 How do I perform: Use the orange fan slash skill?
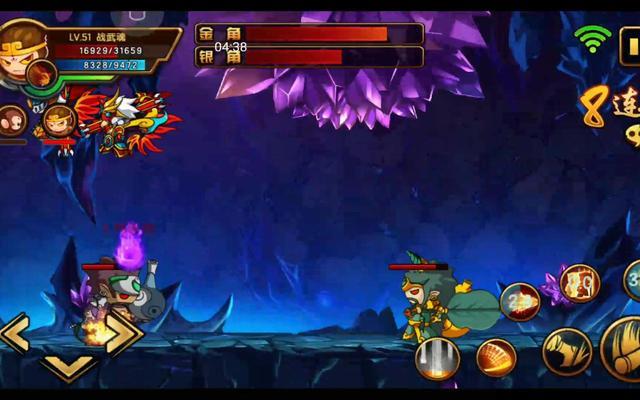(x=496, y=358)
